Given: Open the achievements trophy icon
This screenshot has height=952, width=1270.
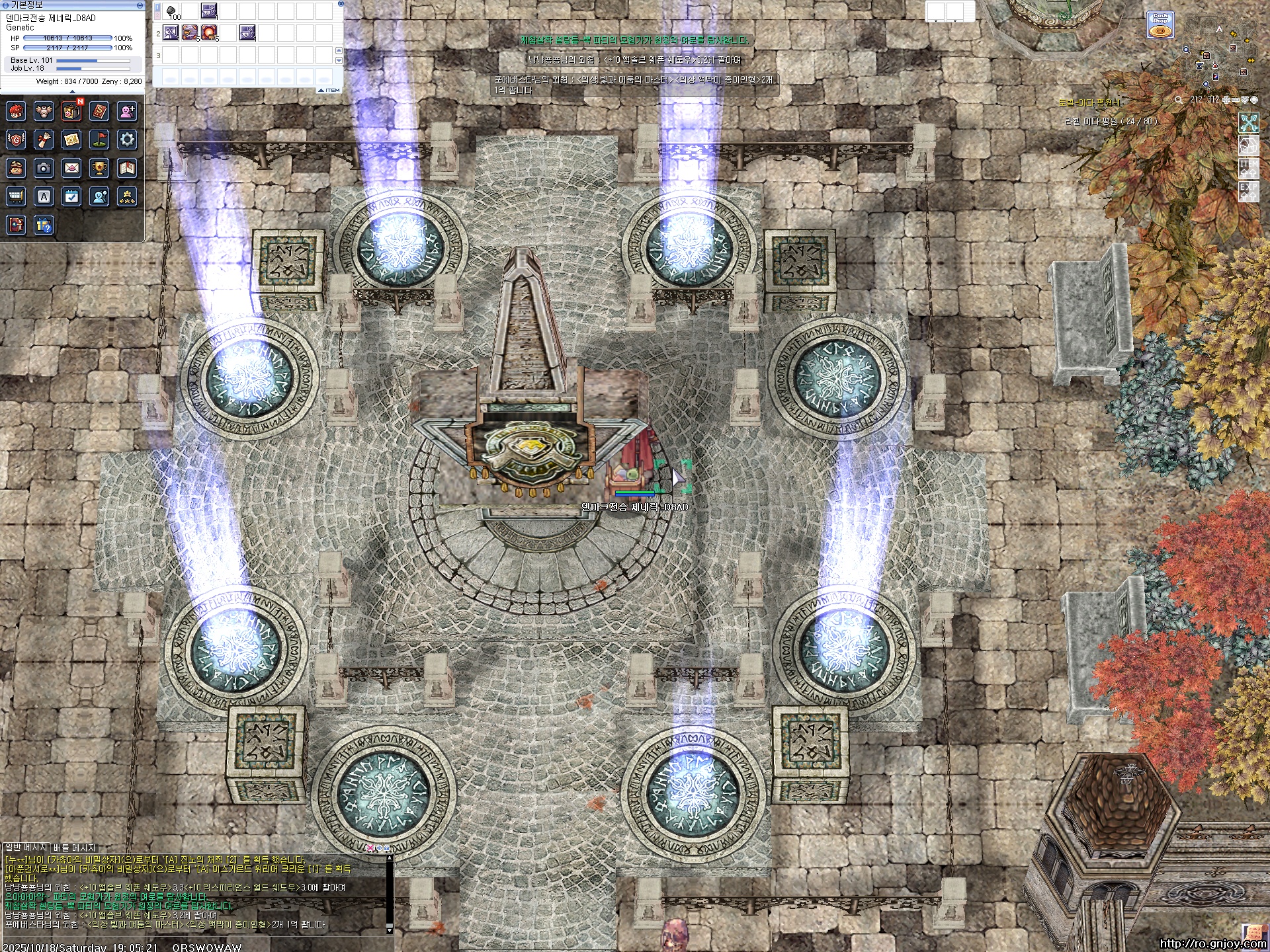Looking at the screenshot, I should point(99,169).
